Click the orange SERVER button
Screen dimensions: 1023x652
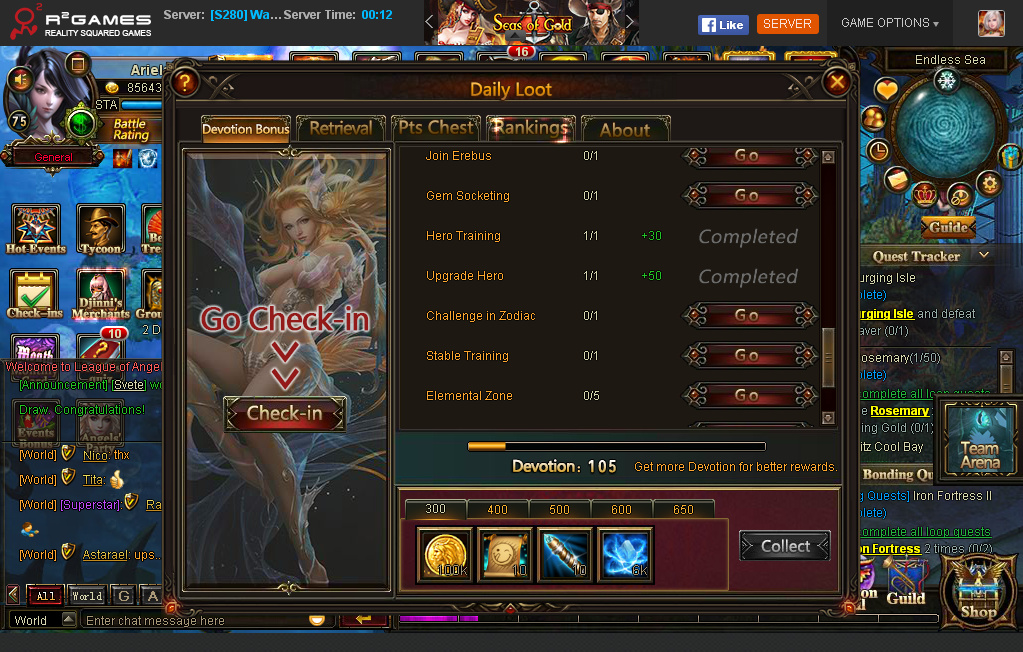[787, 24]
